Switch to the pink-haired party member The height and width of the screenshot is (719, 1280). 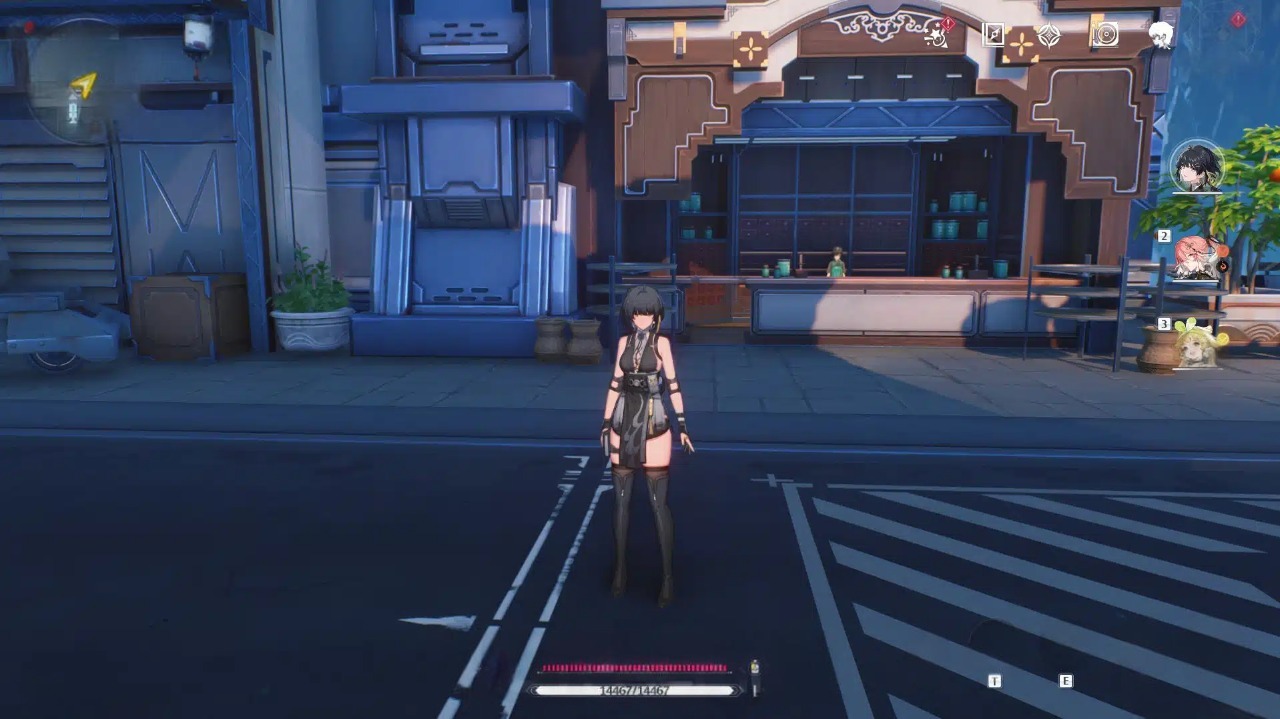tap(1196, 256)
